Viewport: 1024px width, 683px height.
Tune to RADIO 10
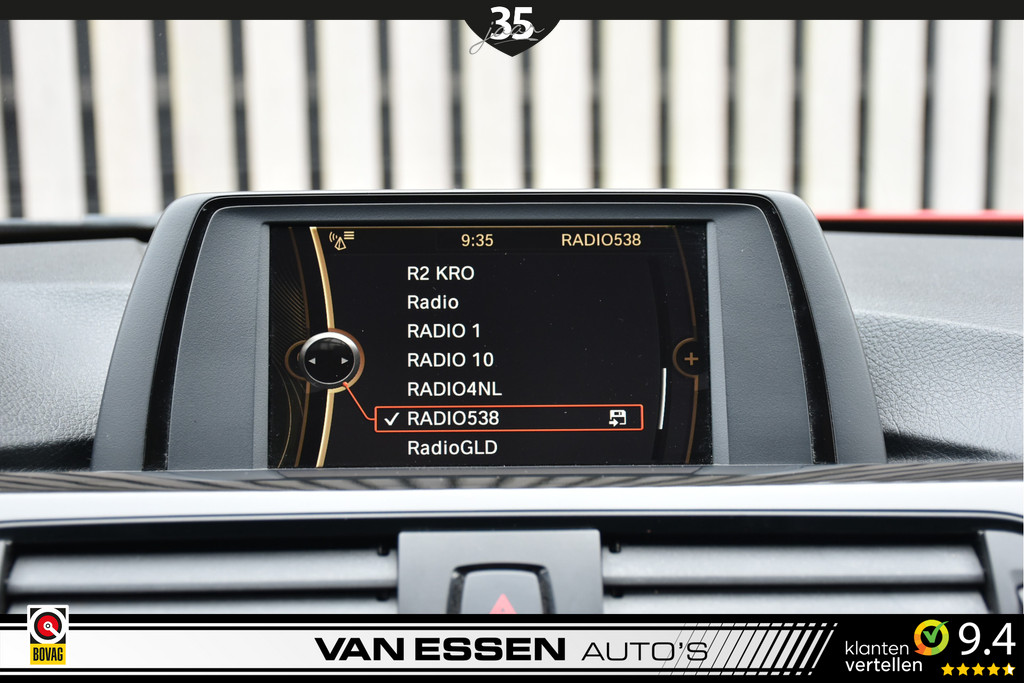tap(450, 360)
